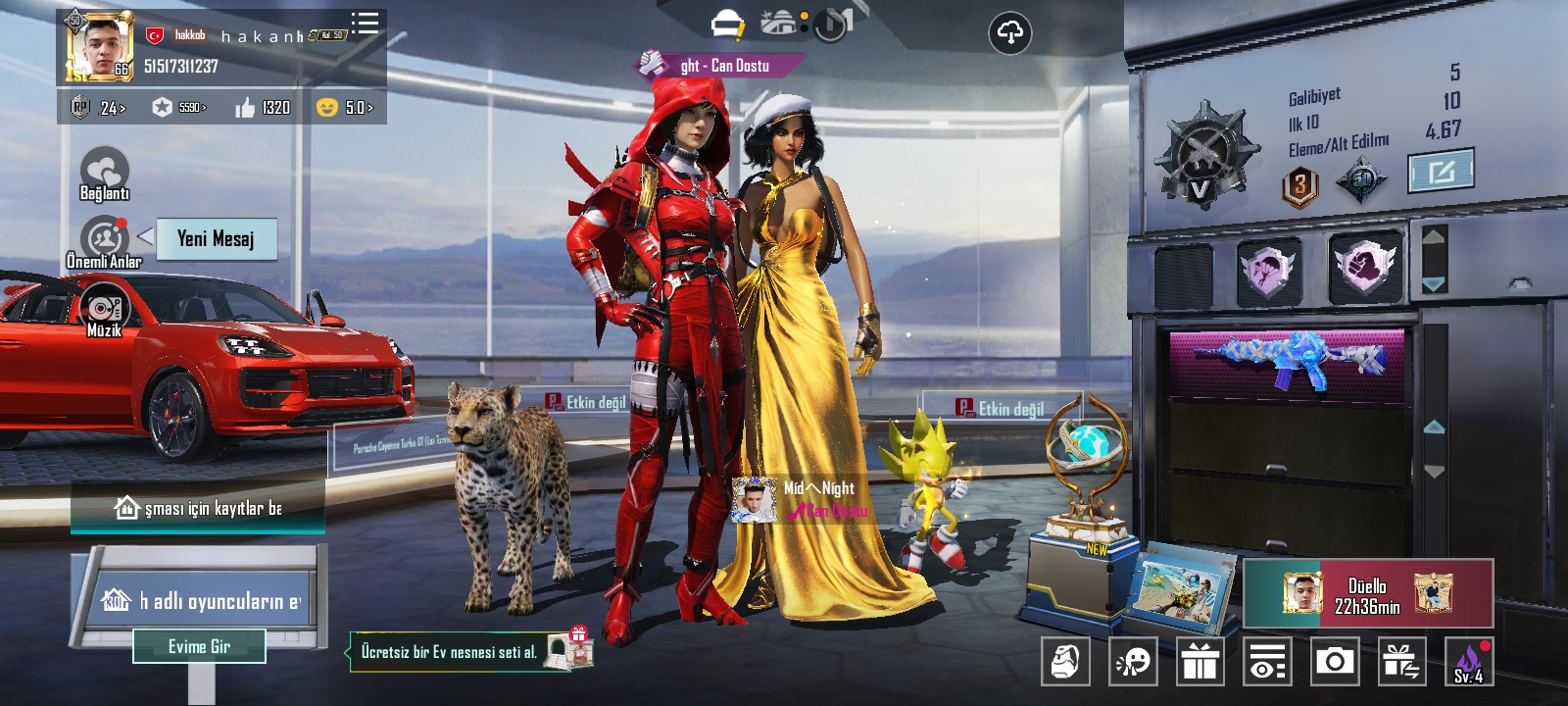Image resolution: width=1568 pixels, height=706 pixels.
Task: Click the Evime Gir button
Action: pos(199,646)
